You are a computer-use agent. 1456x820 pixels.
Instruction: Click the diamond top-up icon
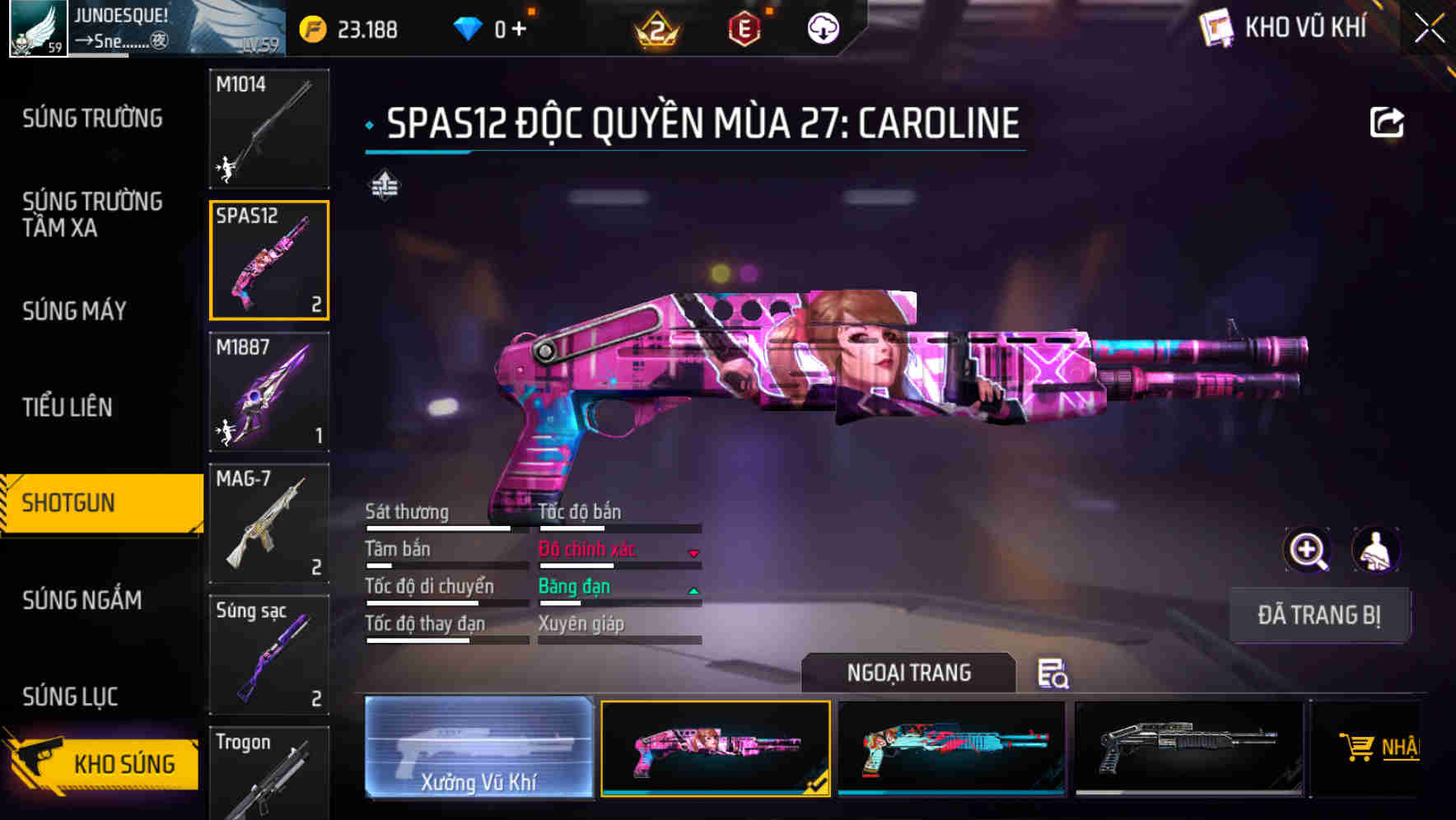point(468,27)
